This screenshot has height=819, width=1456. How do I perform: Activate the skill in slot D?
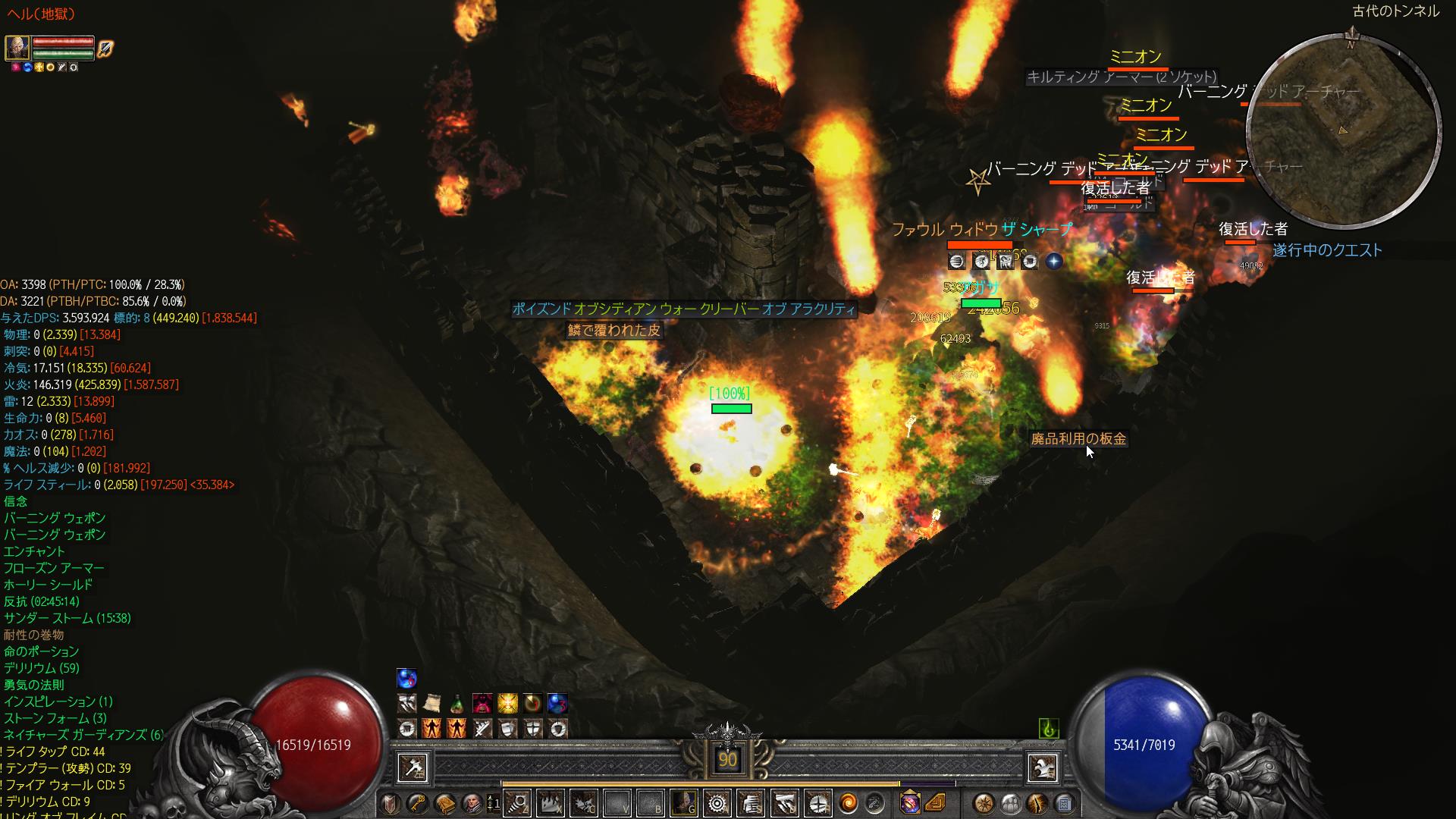[786, 802]
